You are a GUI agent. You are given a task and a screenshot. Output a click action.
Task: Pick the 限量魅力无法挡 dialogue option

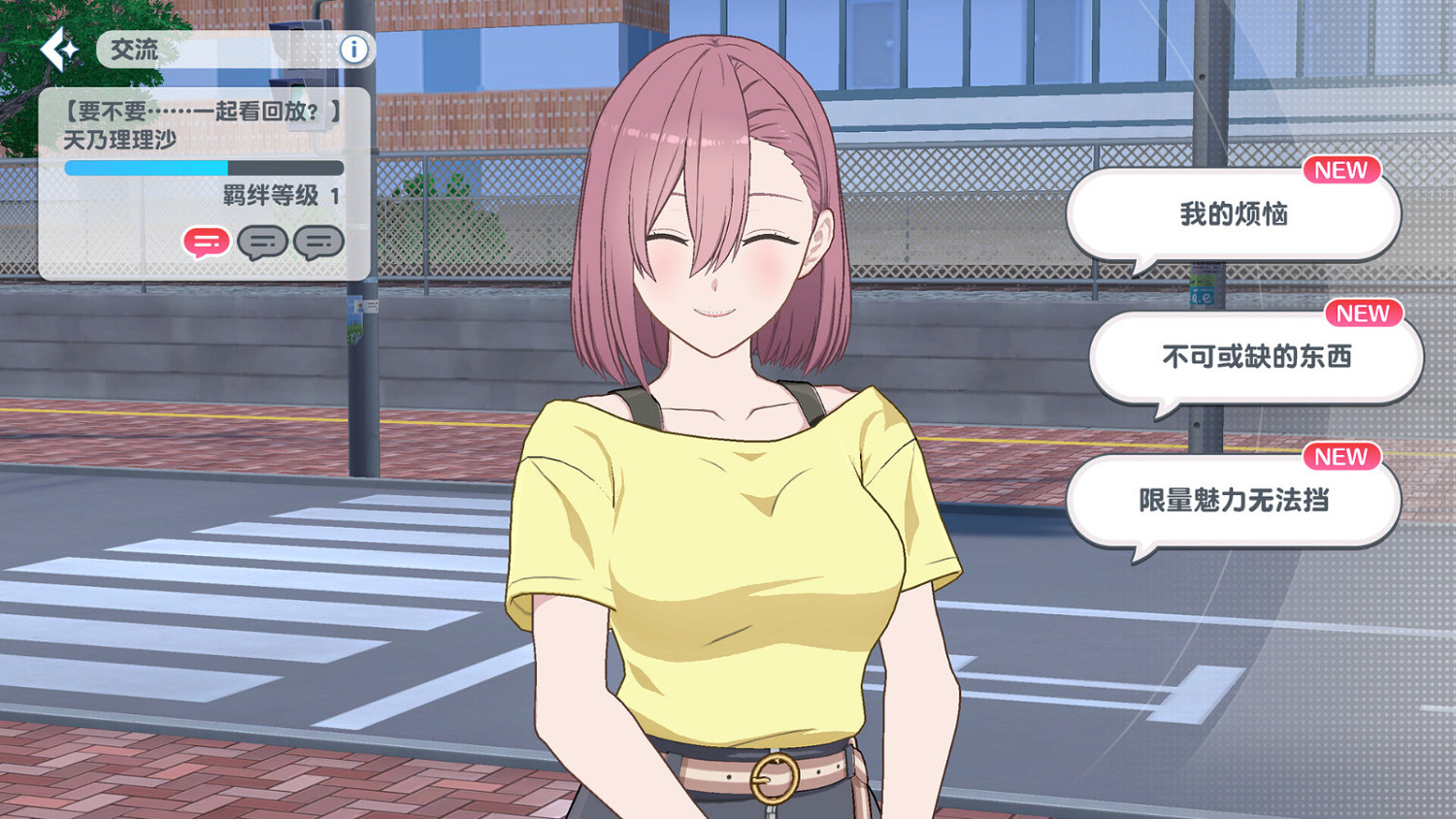point(1234,502)
